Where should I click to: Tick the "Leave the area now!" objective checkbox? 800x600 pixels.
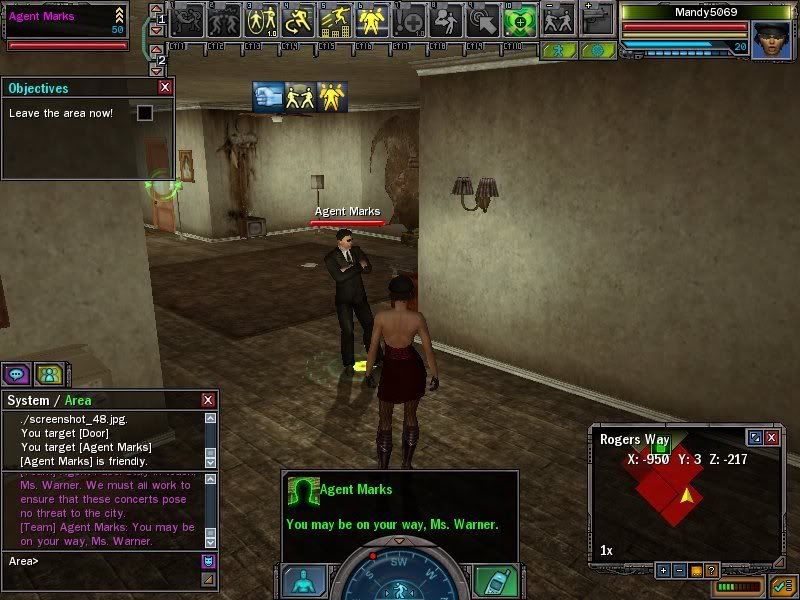click(x=145, y=113)
